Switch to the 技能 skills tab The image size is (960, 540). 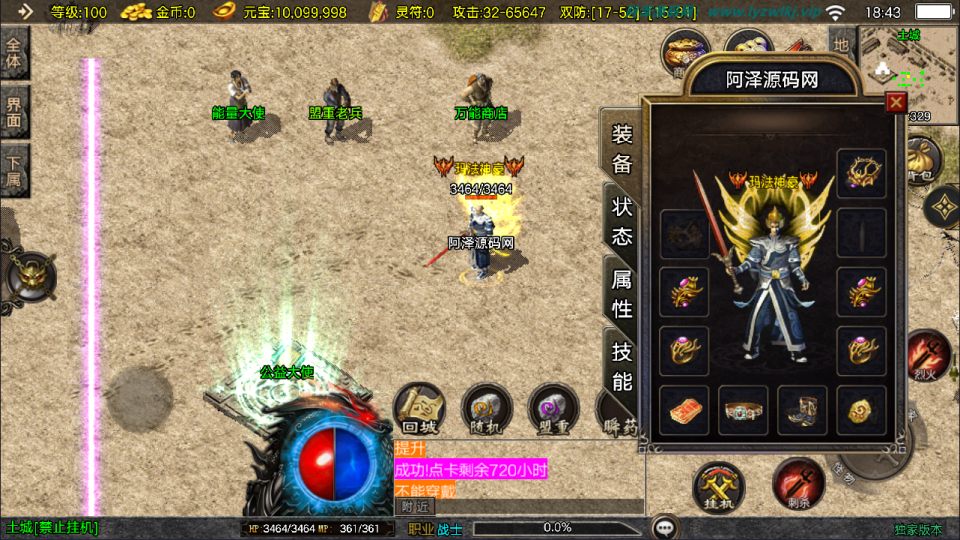622,366
